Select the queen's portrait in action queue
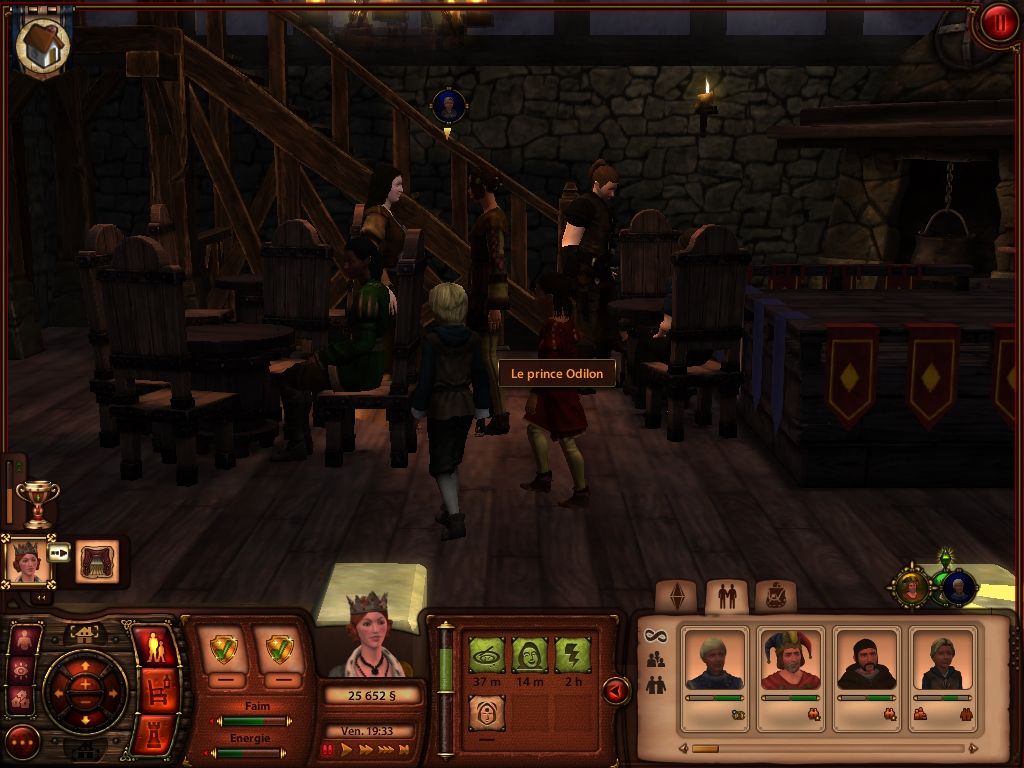This screenshot has height=768, width=1024. pyautogui.click(x=26, y=561)
